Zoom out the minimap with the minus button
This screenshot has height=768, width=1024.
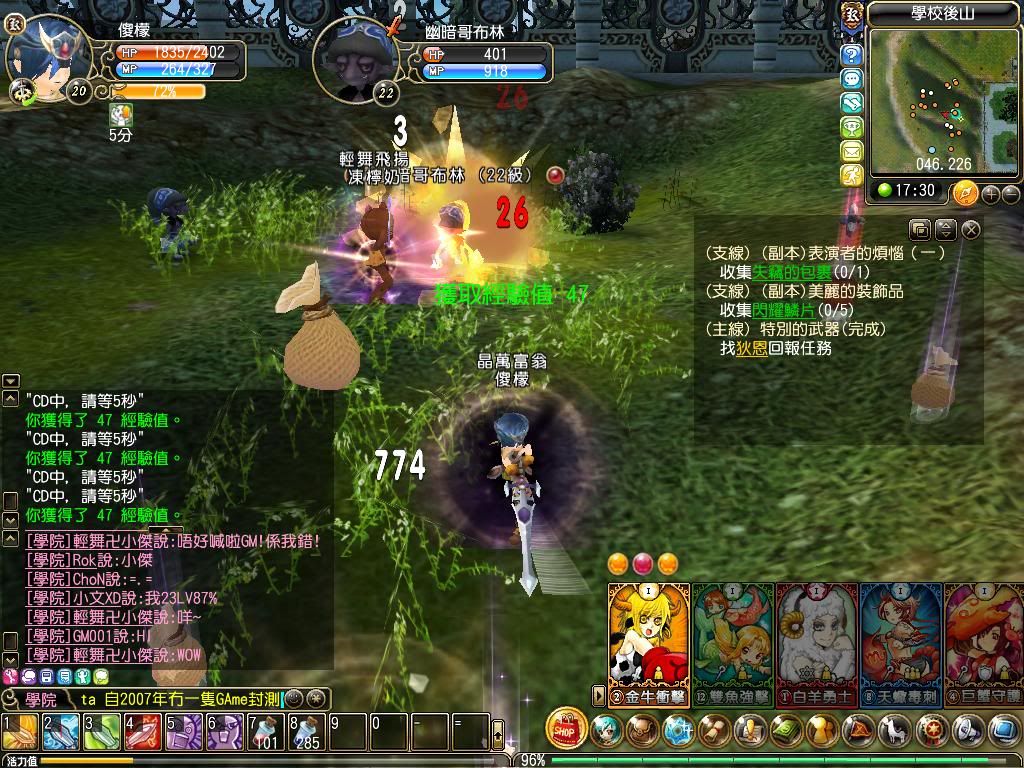coord(1011,193)
